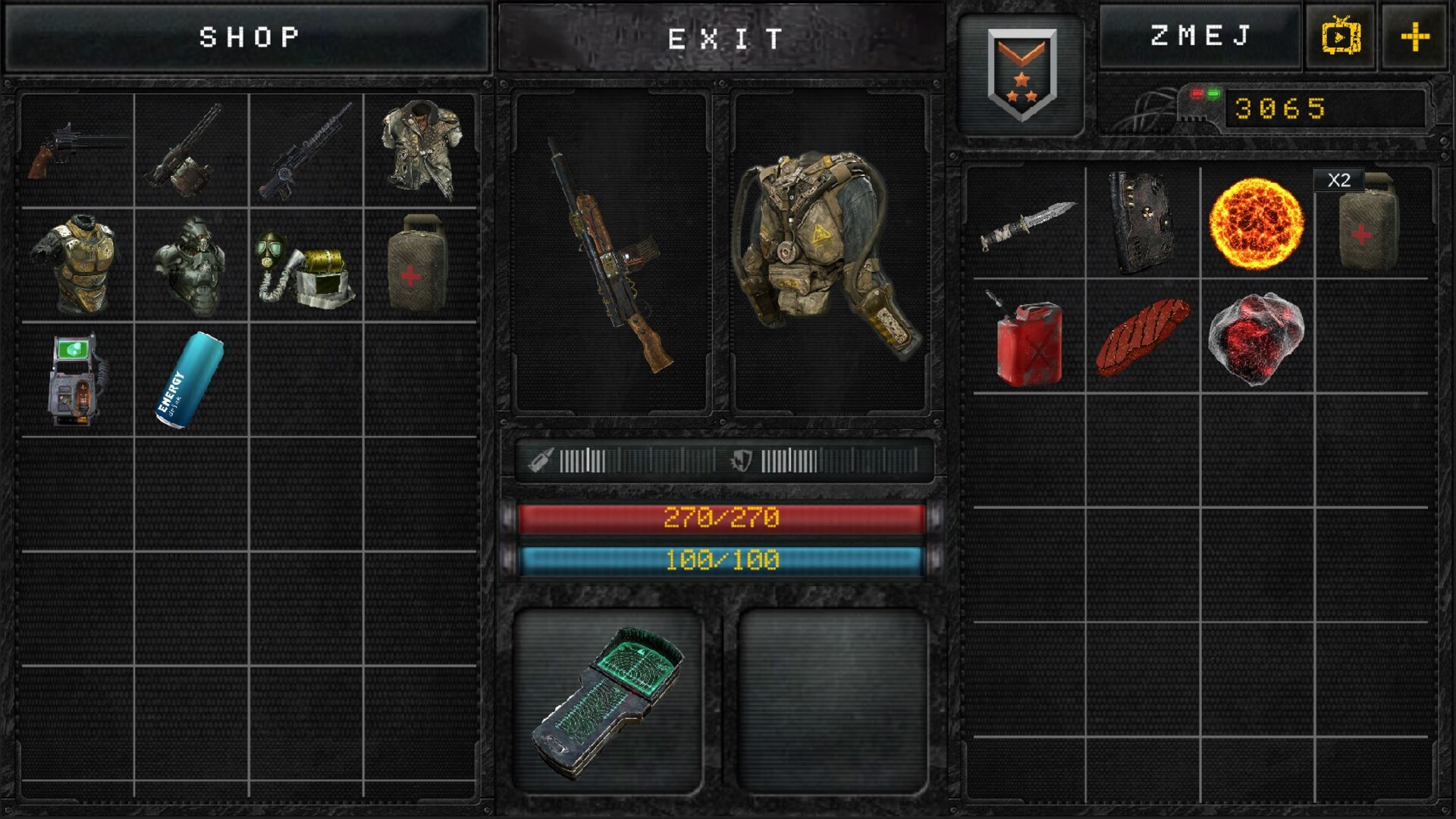Click the red health bar showing 270/270
The image size is (1456, 819).
[x=724, y=519]
